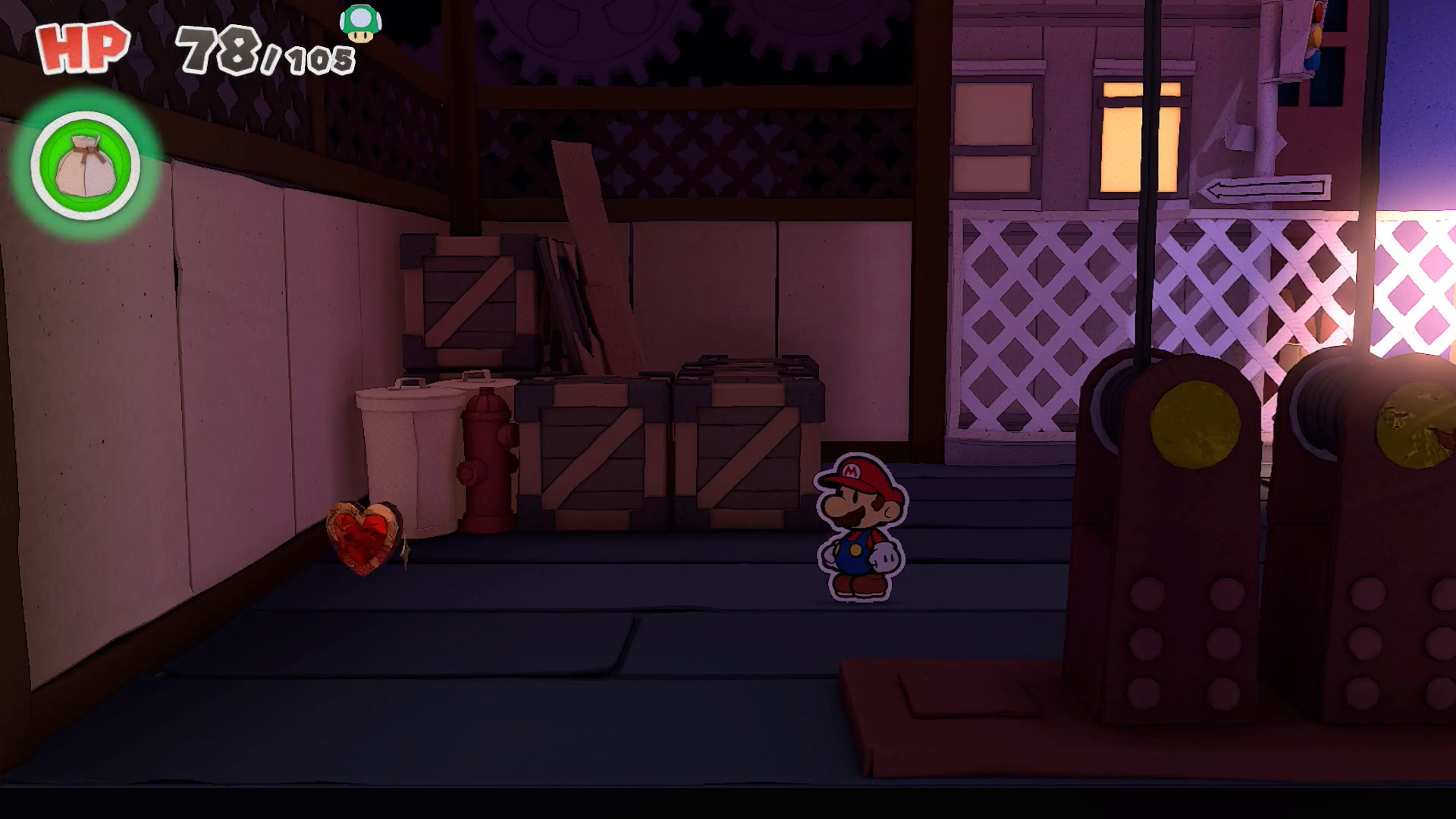The height and width of the screenshot is (819, 1456).
Task: Select the green 1-Up mushroom icon
Action: point(360,24)
